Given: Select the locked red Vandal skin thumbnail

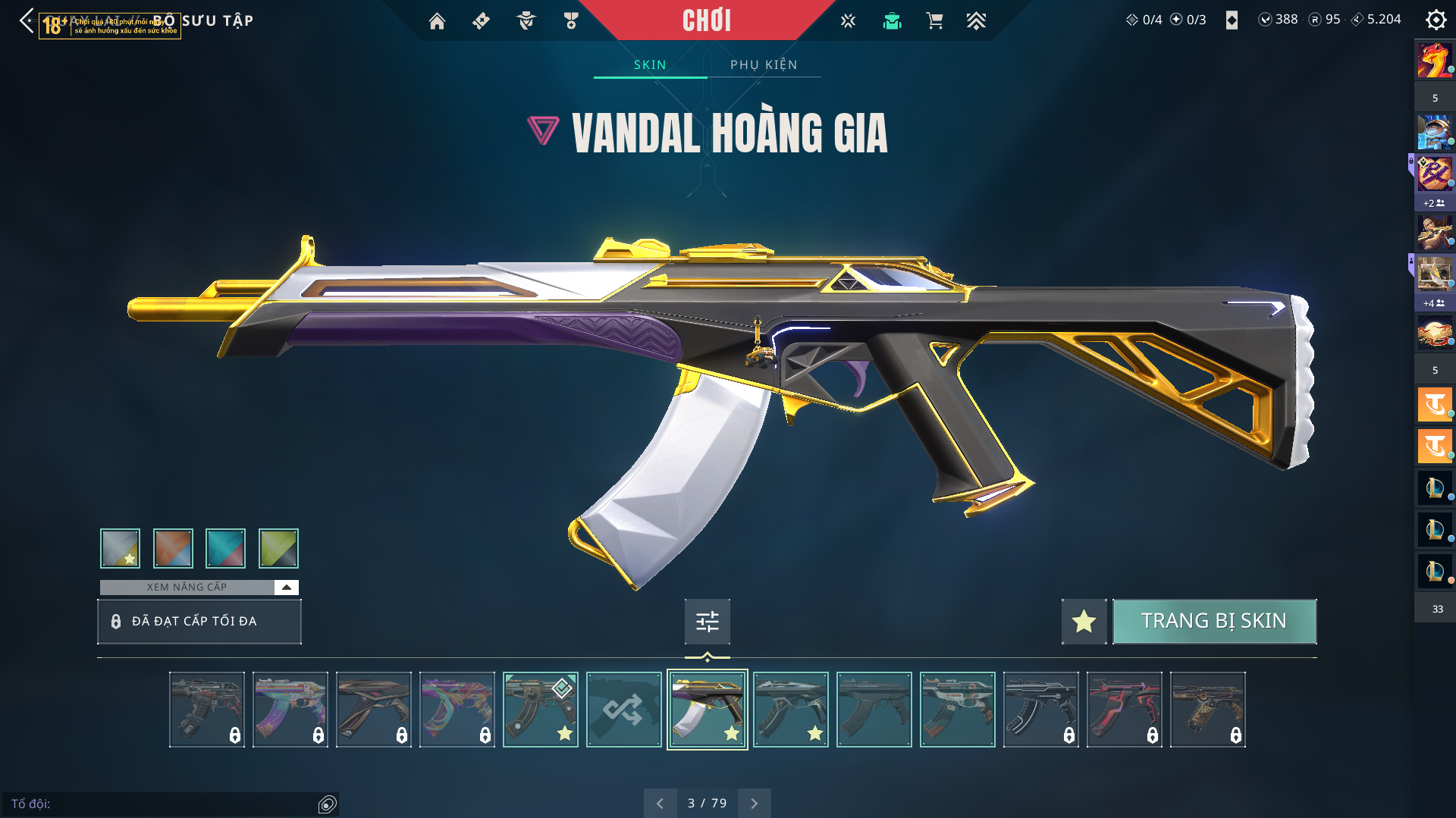Looking at the screenshot, I should (x=1124, y=710).
